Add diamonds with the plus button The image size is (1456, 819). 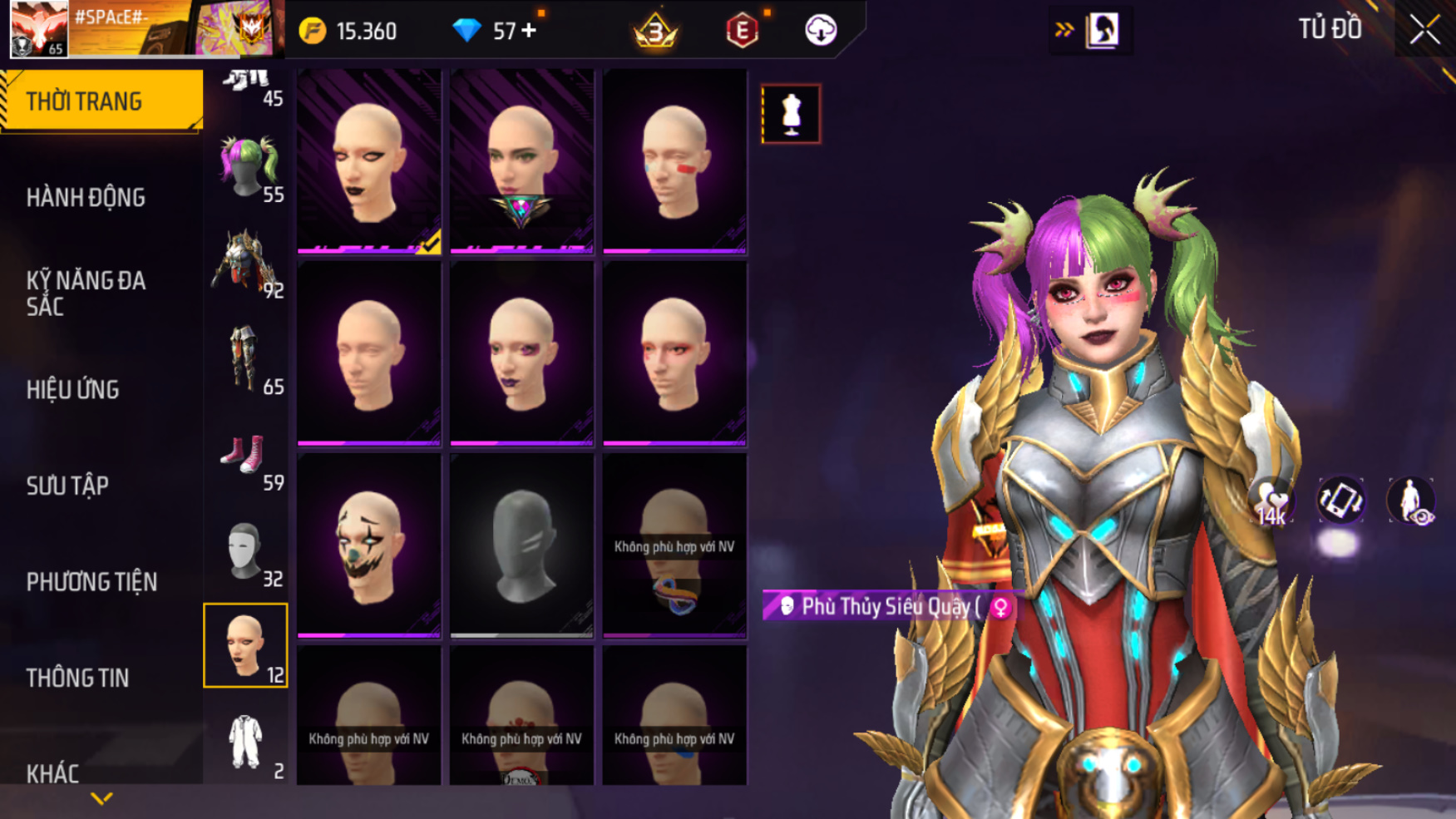coord(529,32)
